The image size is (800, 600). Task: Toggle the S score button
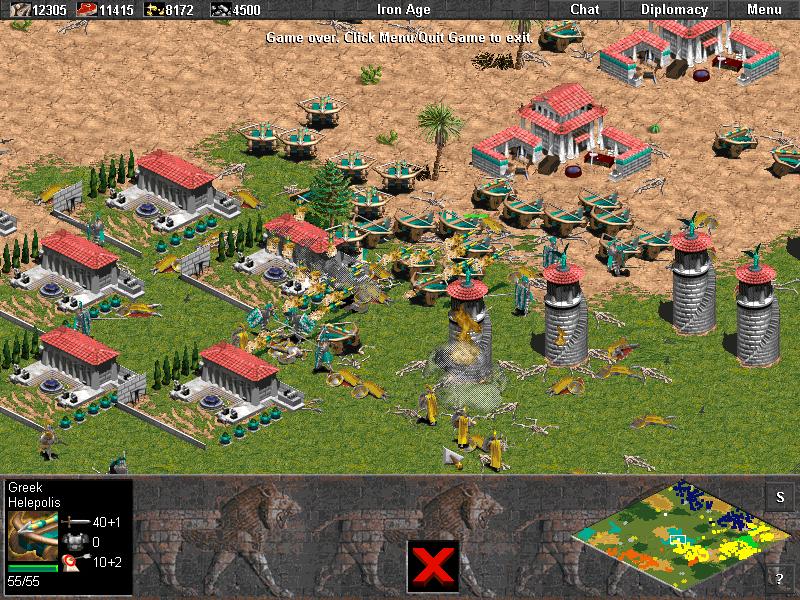[778, 497]
